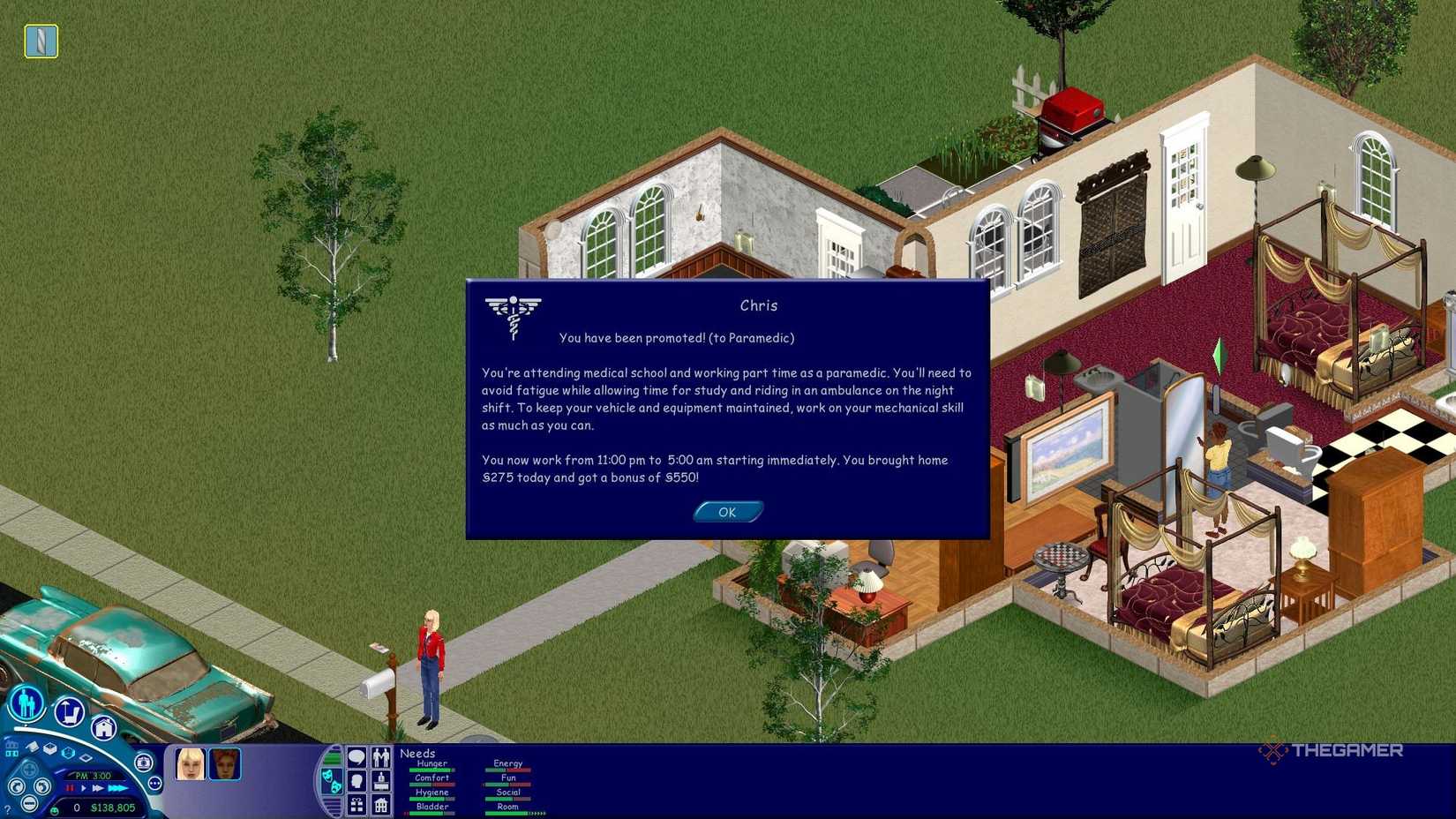The image size is (1456, 819).
Task: Click OK on the promotion dialog
Action: click(726, 511)
